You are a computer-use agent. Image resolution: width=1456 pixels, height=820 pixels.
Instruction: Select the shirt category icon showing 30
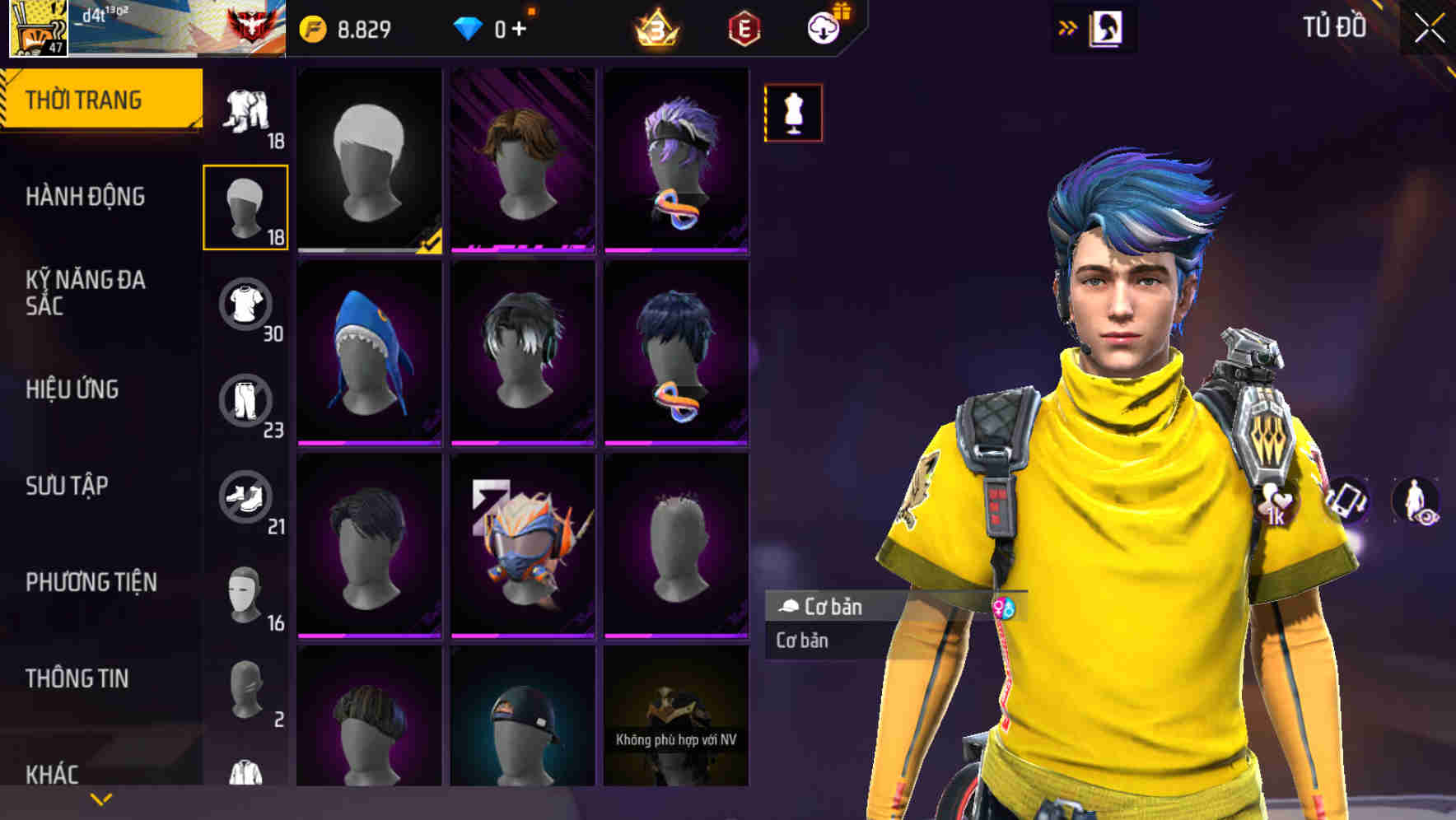pyautogui.click(x=247, y=305)
